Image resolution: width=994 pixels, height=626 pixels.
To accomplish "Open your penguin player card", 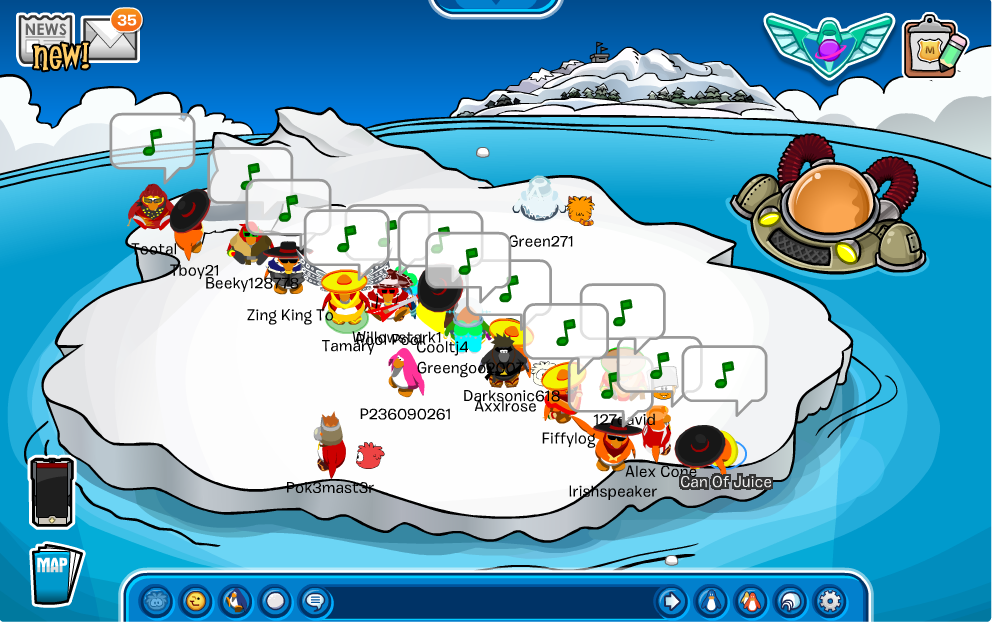I will click(x=711, y=601).
